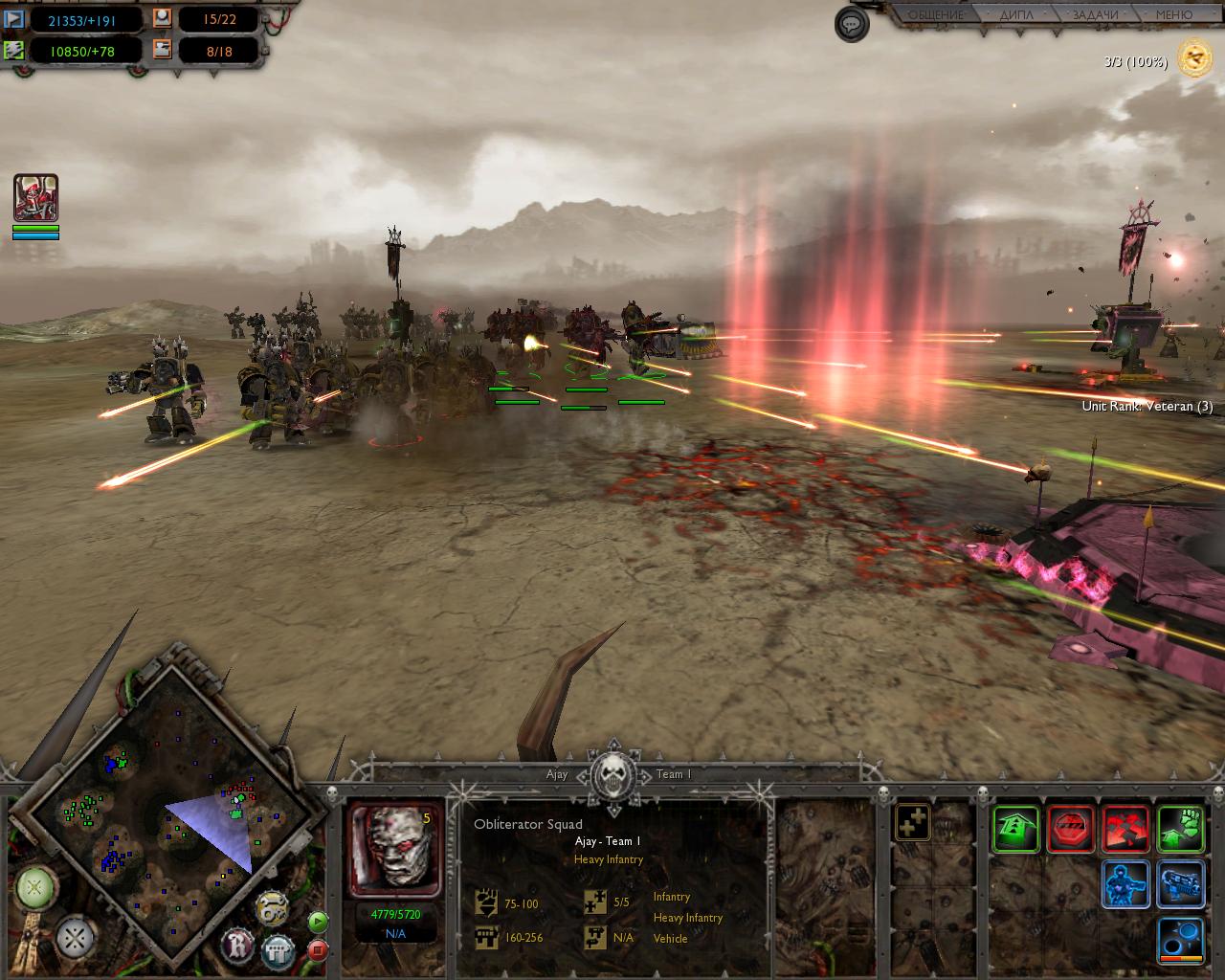This screenshot has height=980, width=1225.
Task: Click the grey crossed-lines minimap button
Action: click(74, 939)
